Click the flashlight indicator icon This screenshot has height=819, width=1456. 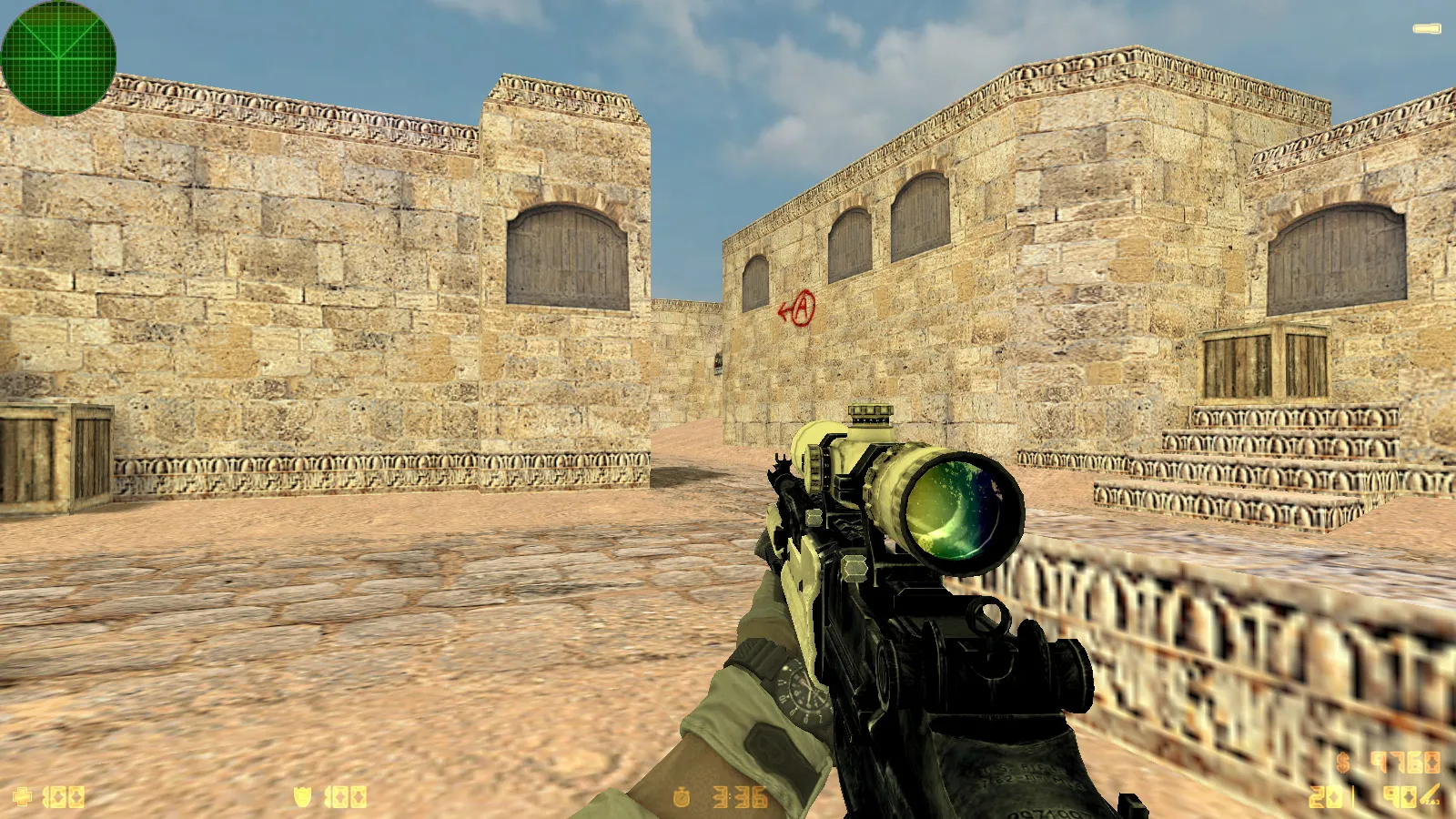(x=1426, y=29)
